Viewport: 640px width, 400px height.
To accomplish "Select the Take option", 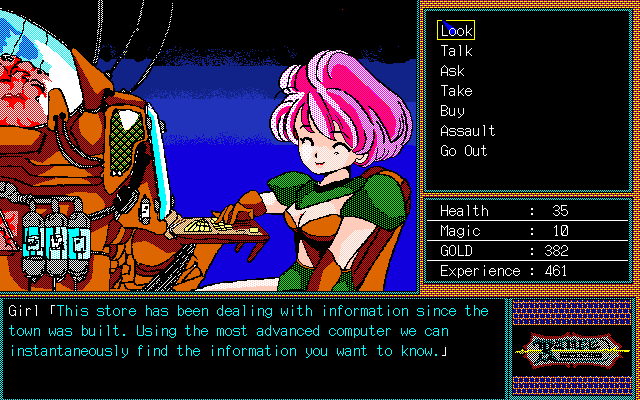I will 456,91.
